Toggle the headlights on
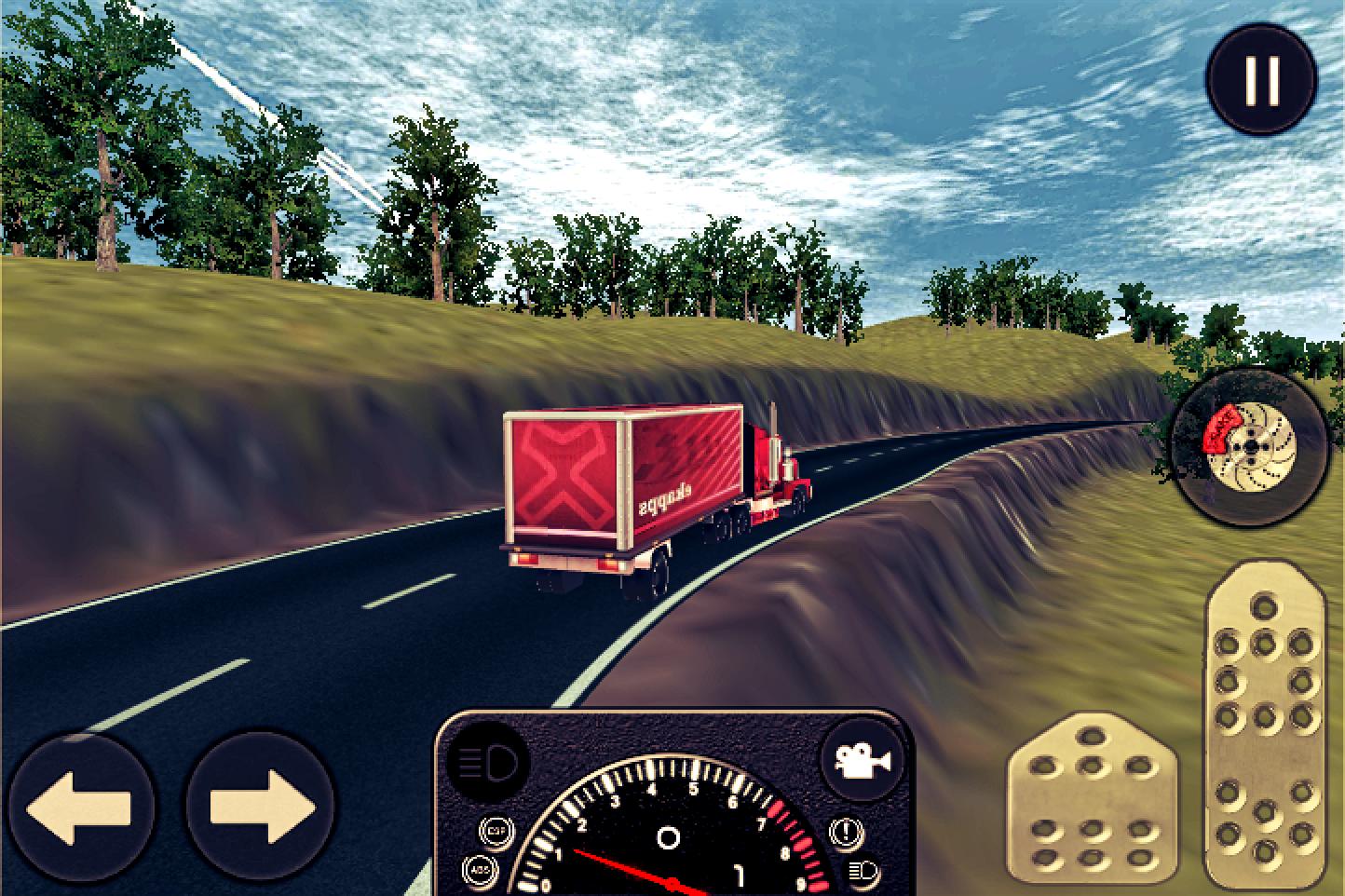Screen dimensions: 1345x896 pyautogui.click(x=486, y=762)
